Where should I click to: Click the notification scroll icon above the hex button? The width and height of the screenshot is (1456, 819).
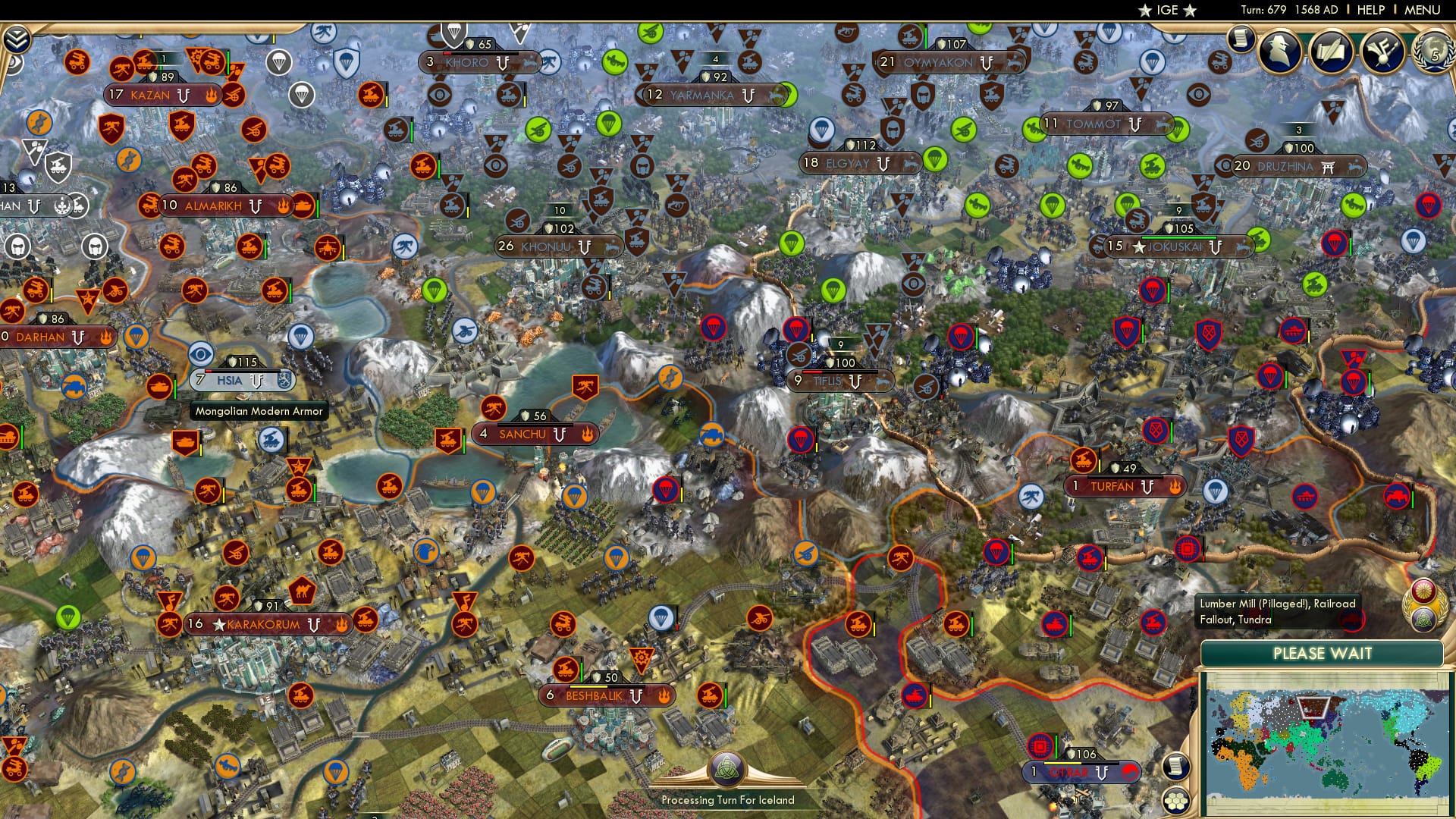point(1175,767)
